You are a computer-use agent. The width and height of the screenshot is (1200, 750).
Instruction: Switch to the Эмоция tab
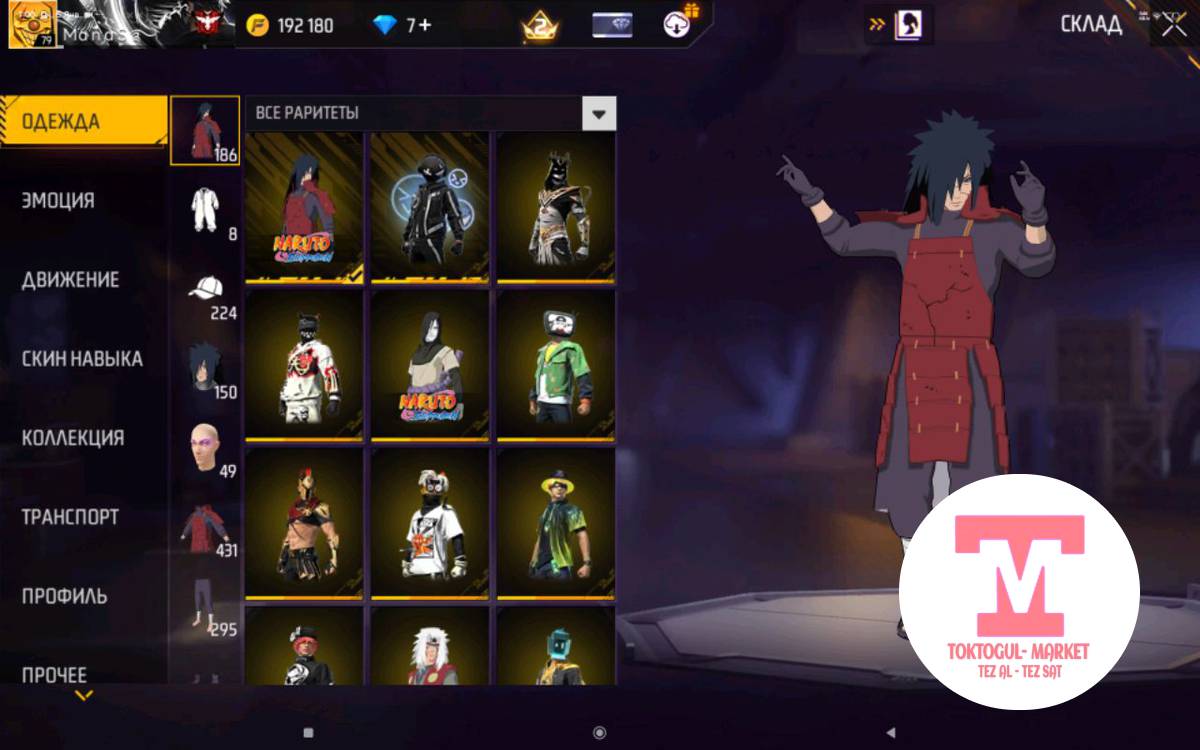(x=60, y=200)
